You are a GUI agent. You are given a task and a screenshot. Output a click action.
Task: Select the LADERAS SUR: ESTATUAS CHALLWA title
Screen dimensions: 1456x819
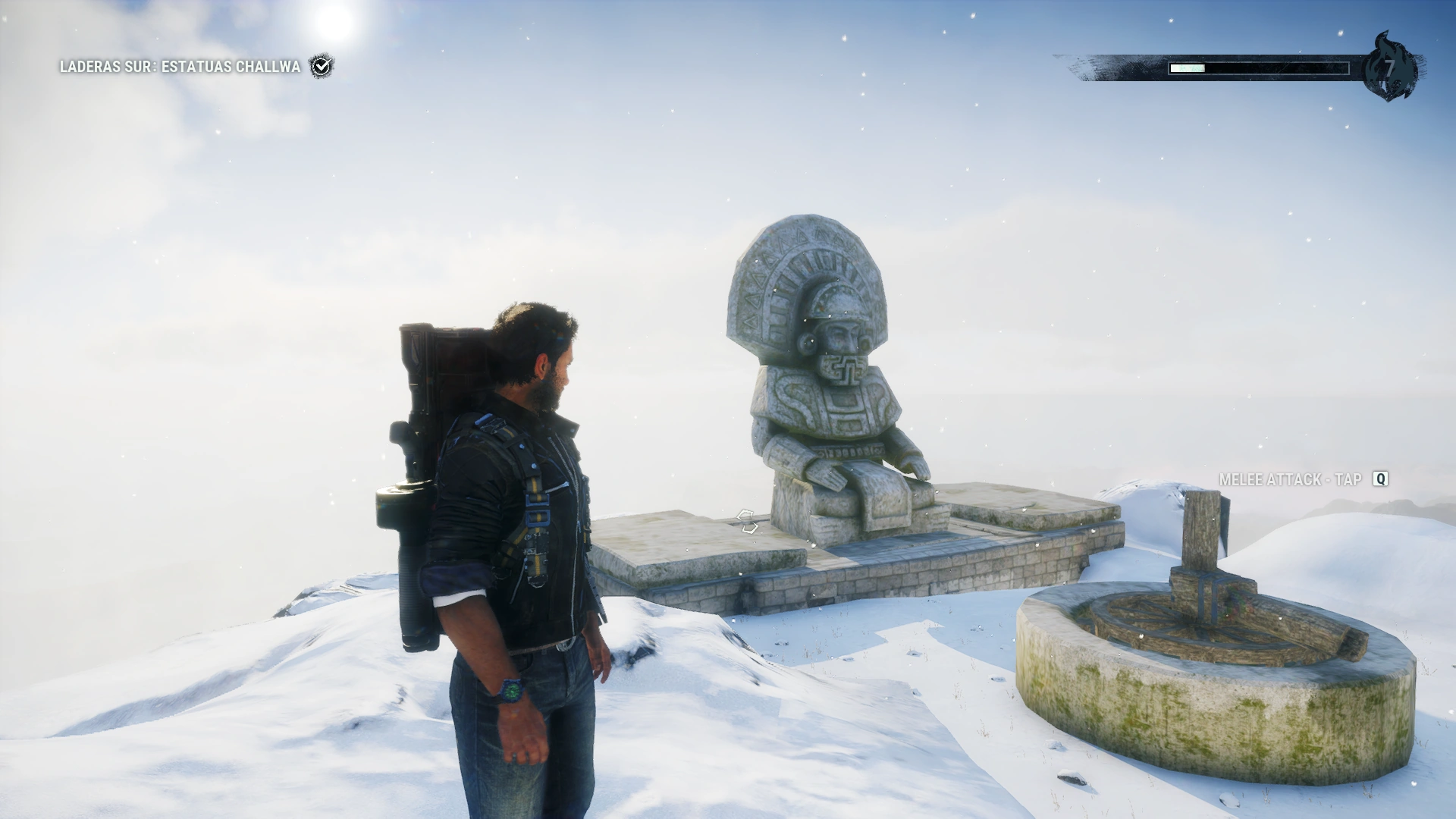coord(179,67)
